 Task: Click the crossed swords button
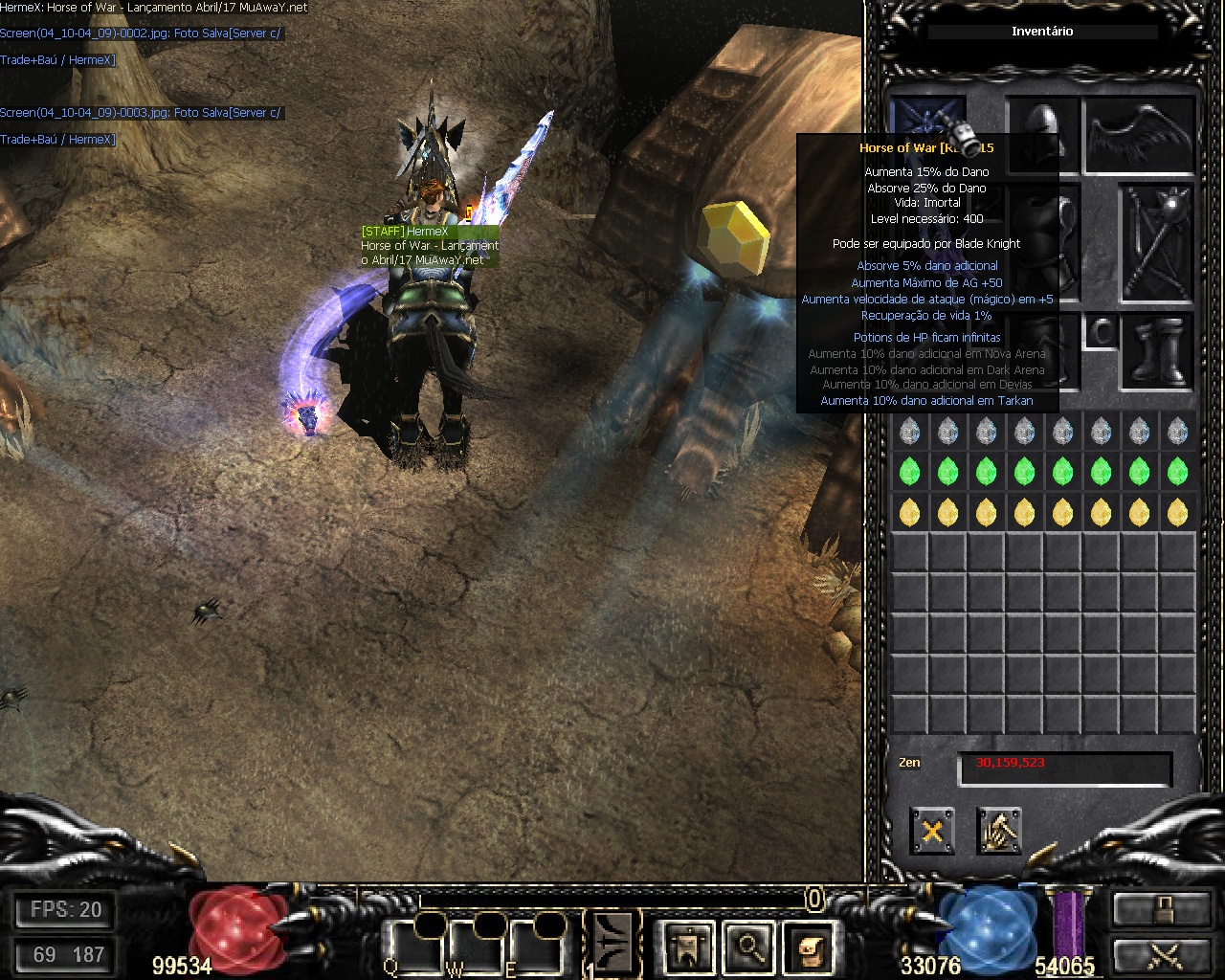pyautogui.click(x=1161, y=955)
